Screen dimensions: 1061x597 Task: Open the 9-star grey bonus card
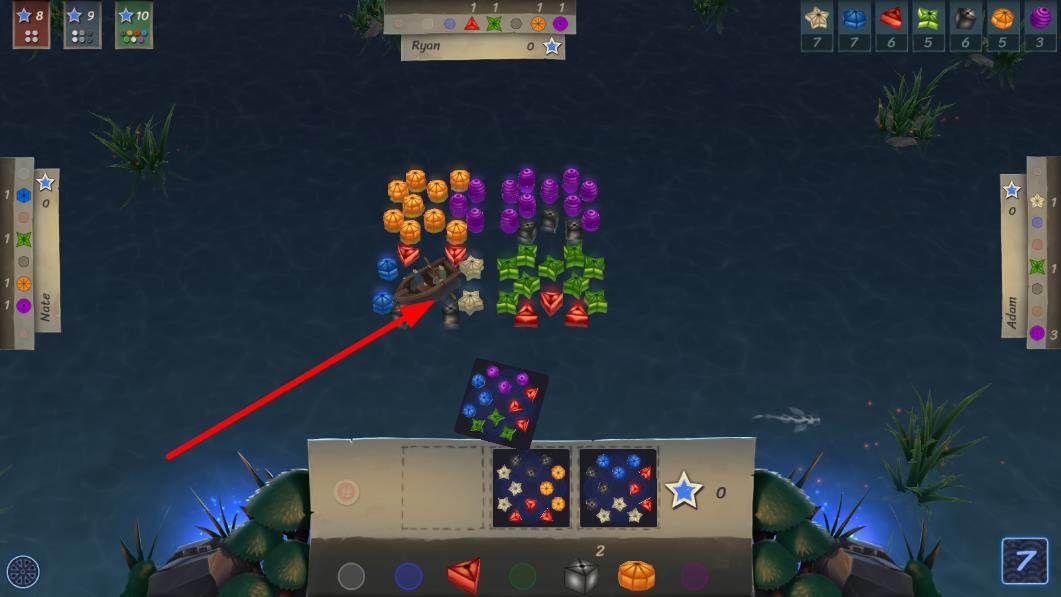pos(82,25)
